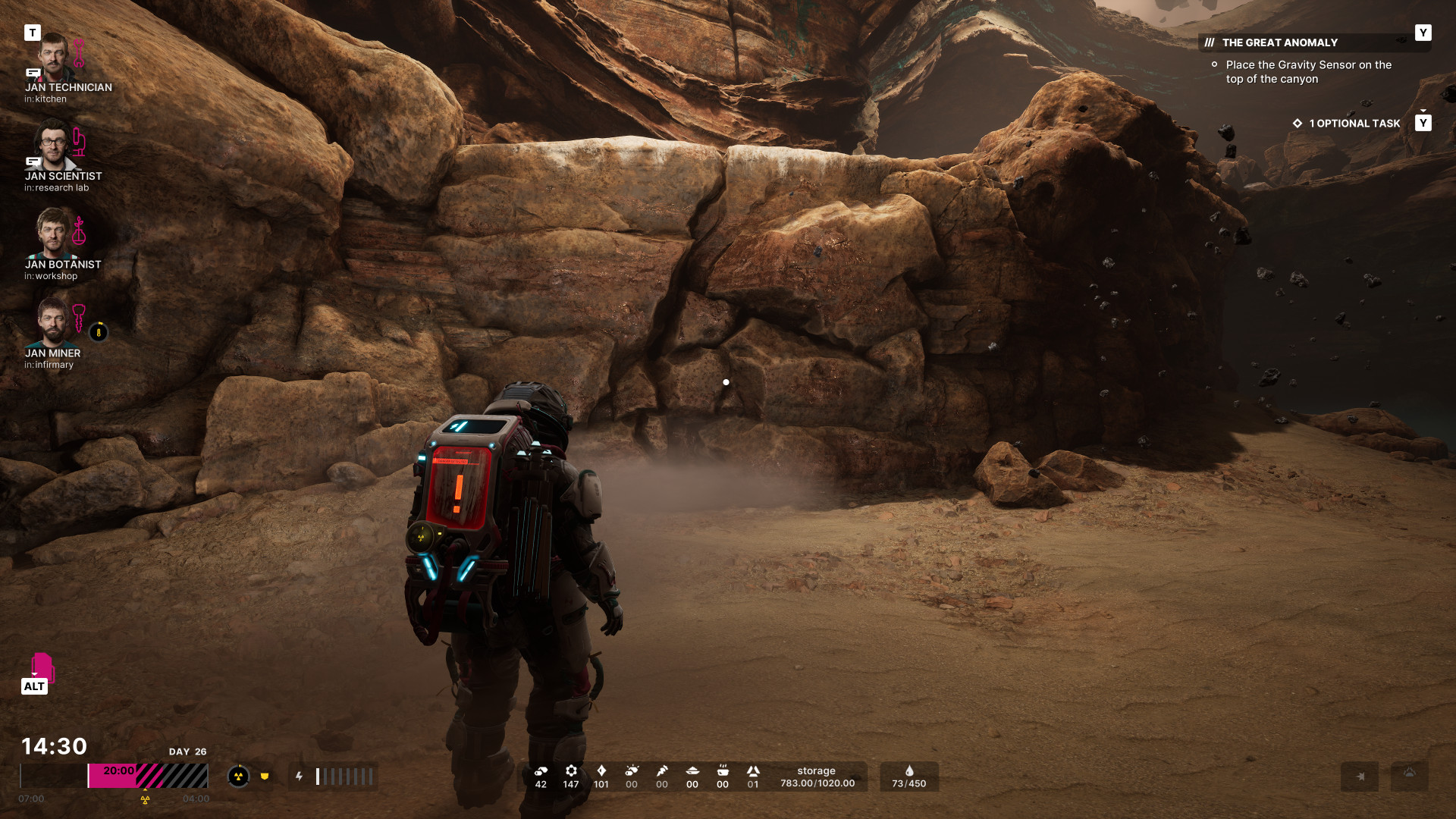Select Jan Technician's portrait

tap(53, 58)
